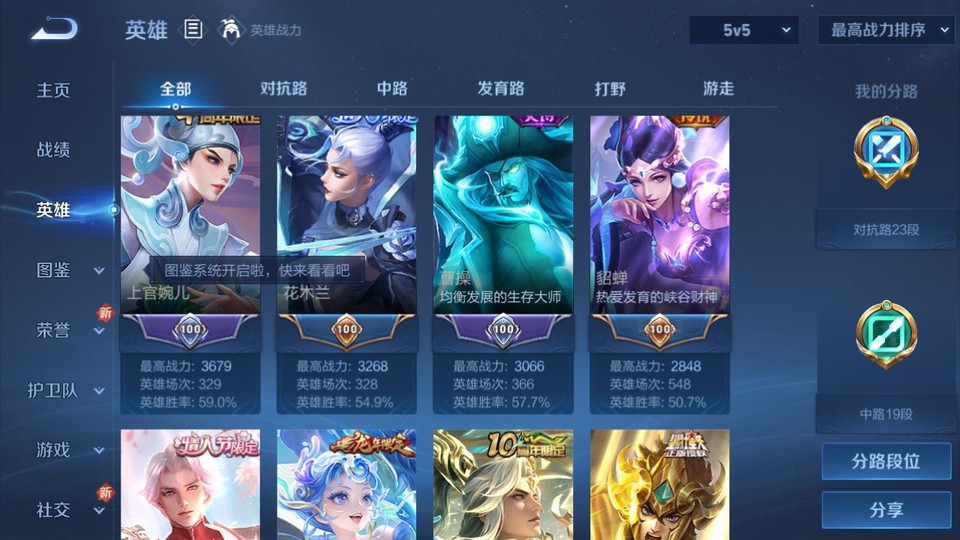Switch to the 游走 roaming tab
The height and width of the screenshot is (540, 960).
[x=718, y=88]
